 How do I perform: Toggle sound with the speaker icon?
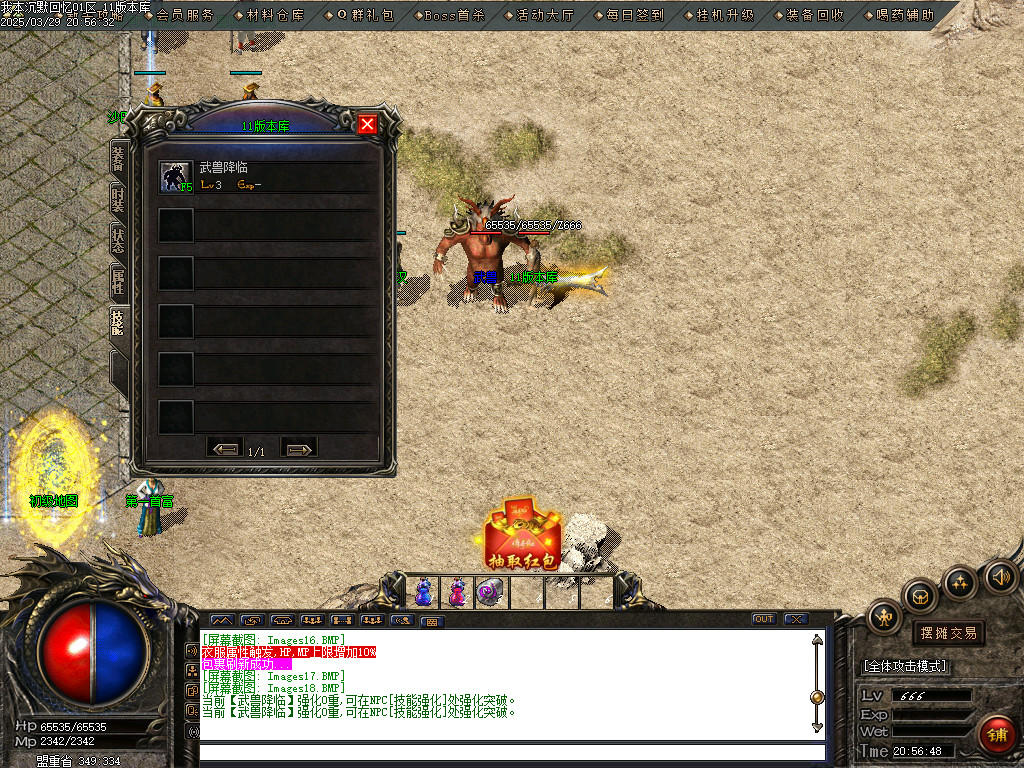(x=999, y=576)
